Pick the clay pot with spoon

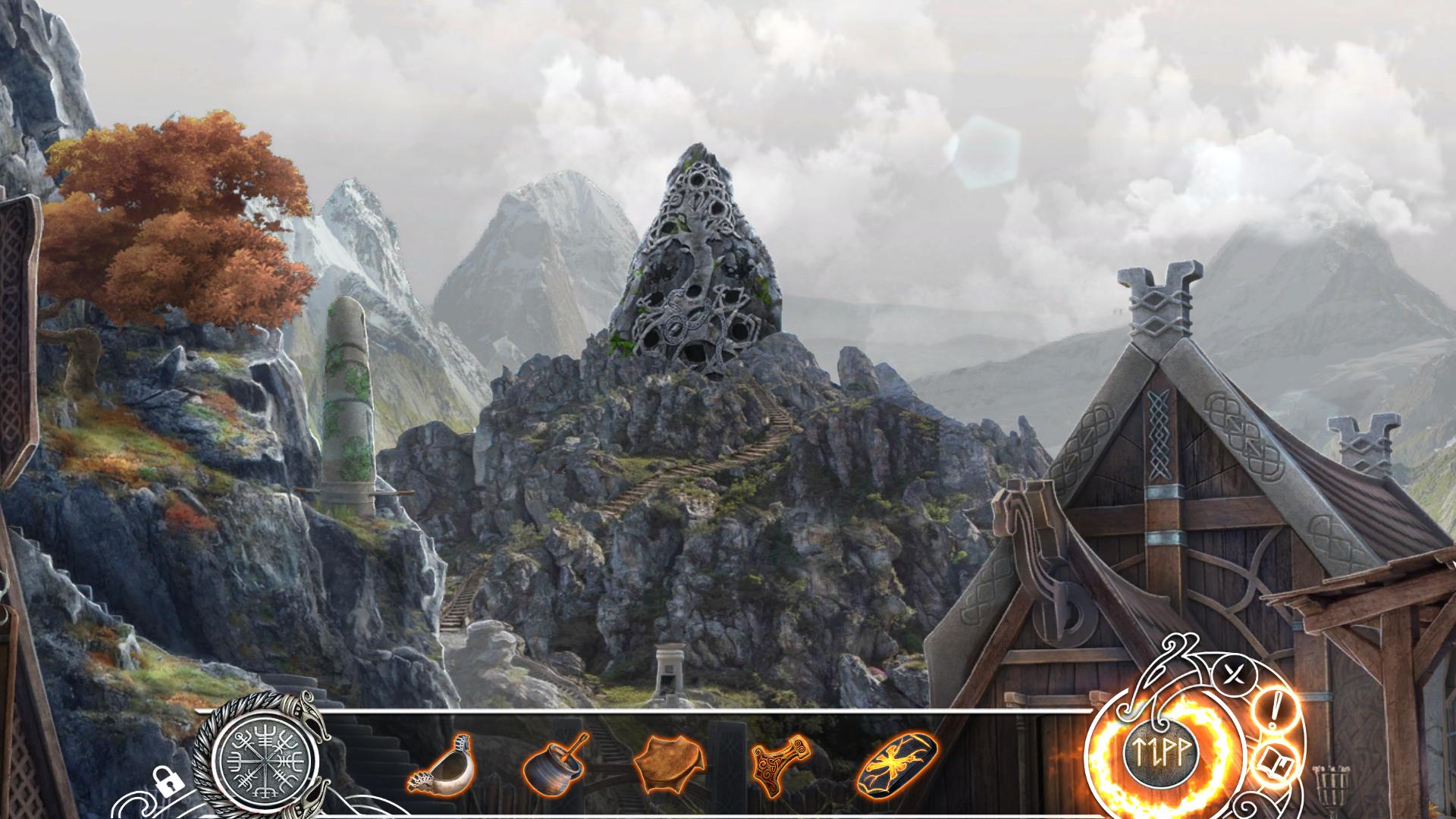click(x=554, y=764)
